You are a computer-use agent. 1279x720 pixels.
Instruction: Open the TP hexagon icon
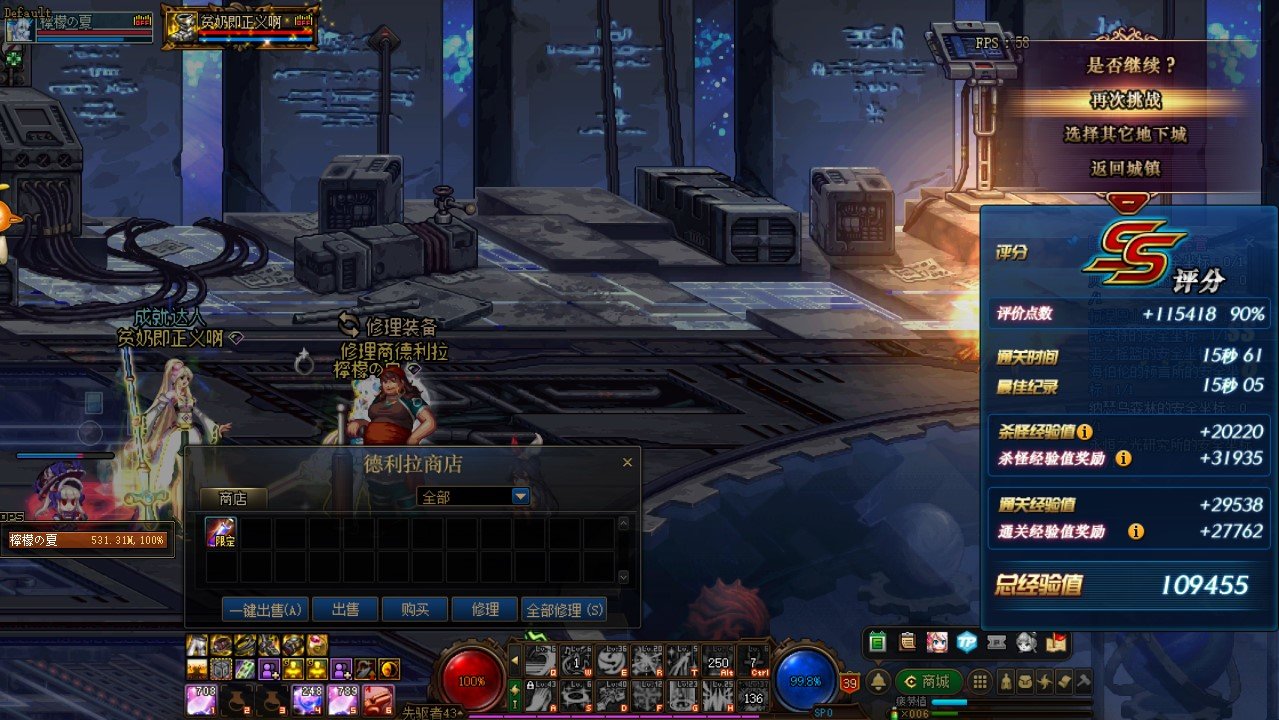966,642
